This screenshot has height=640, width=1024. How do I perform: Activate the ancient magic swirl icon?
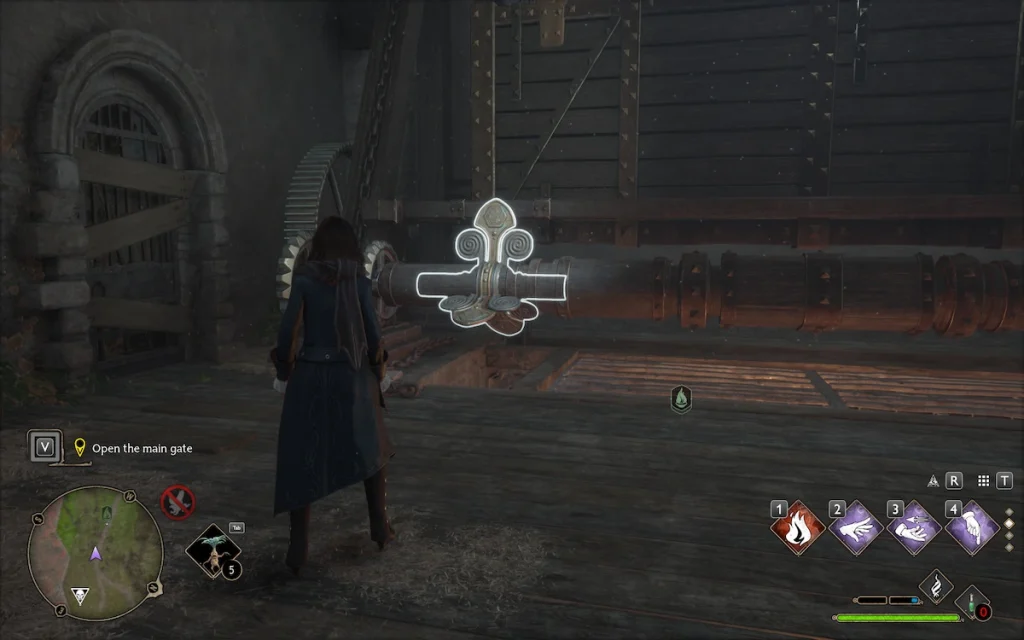[935, 585]
